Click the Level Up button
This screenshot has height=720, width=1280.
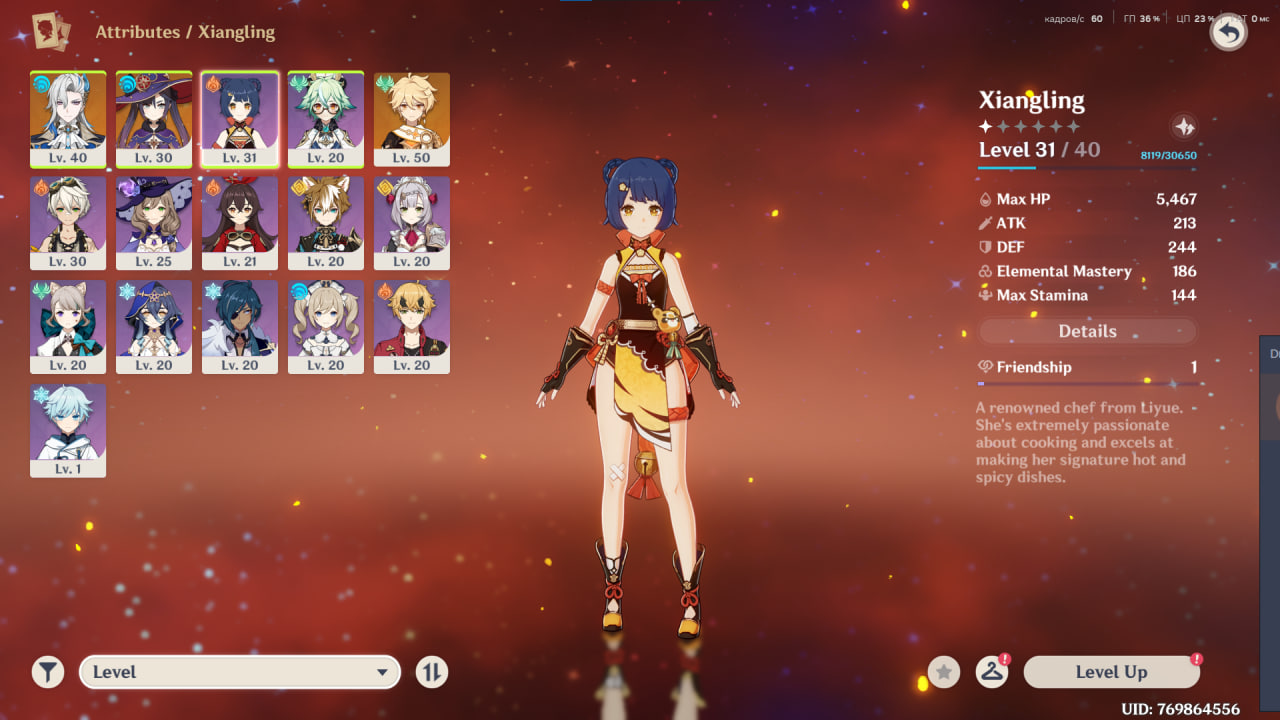[x=1111, y=672]
